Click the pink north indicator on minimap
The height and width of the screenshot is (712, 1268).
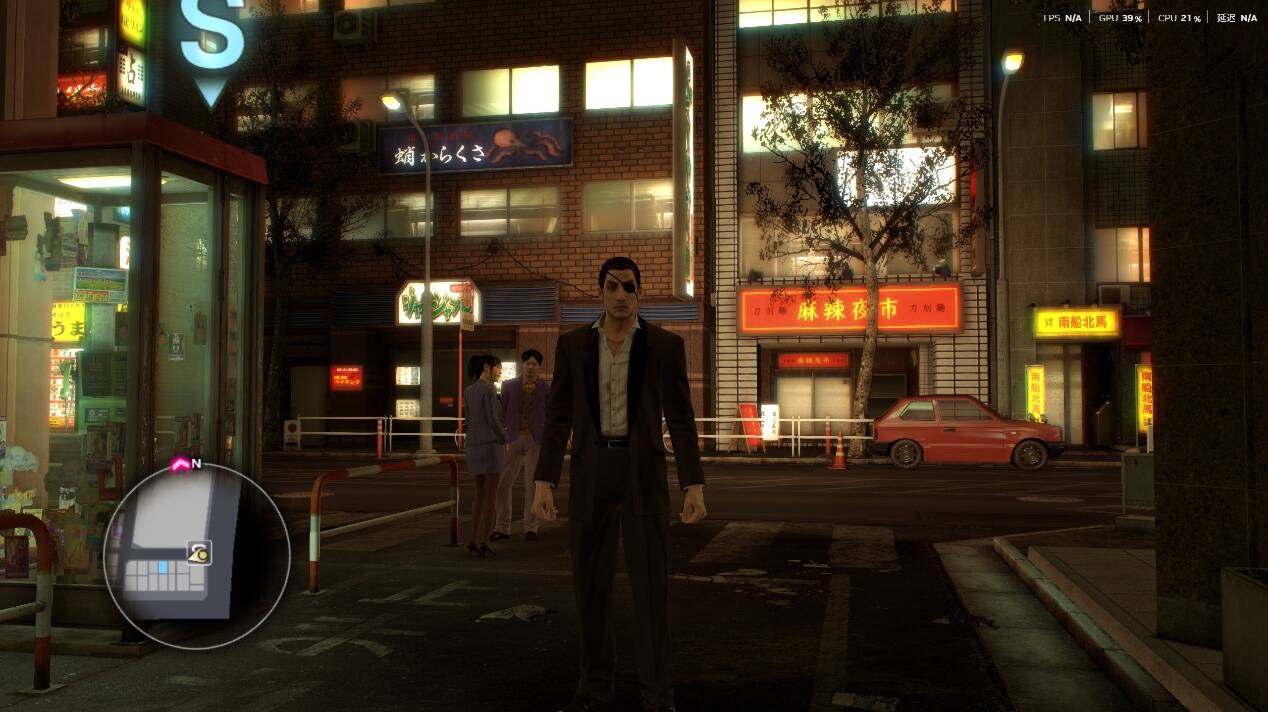pyautogui.click(x=182, y=464)
